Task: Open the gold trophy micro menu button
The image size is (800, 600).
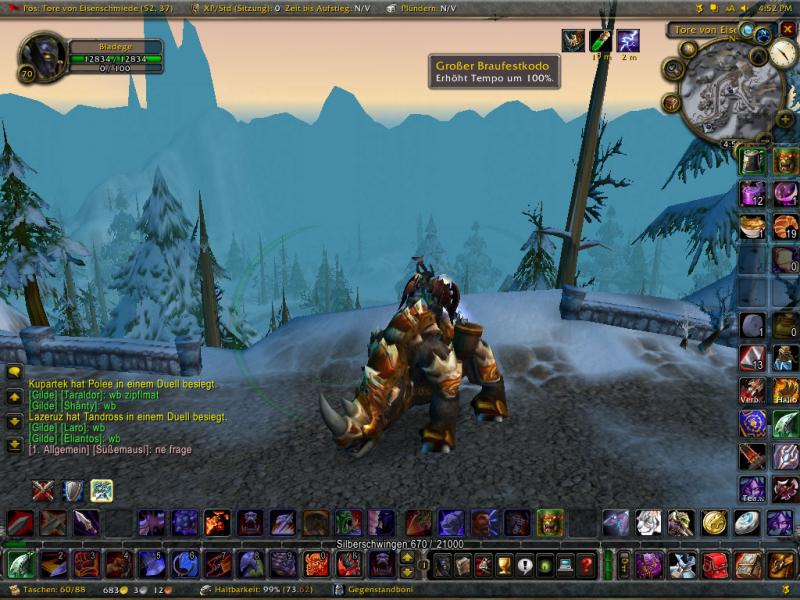Action: click(504, 565)
